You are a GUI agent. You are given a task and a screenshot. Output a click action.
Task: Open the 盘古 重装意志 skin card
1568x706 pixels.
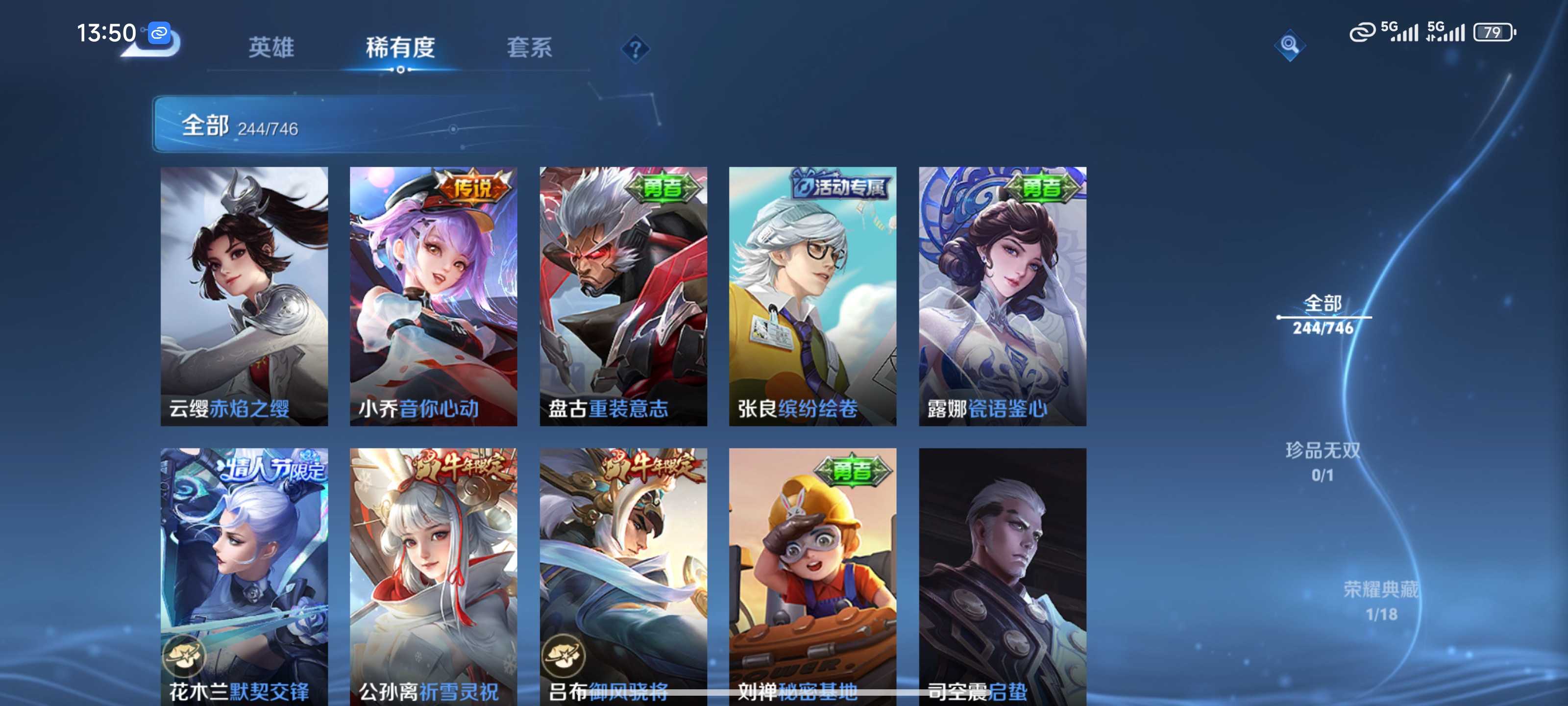[x=623, y=296]
